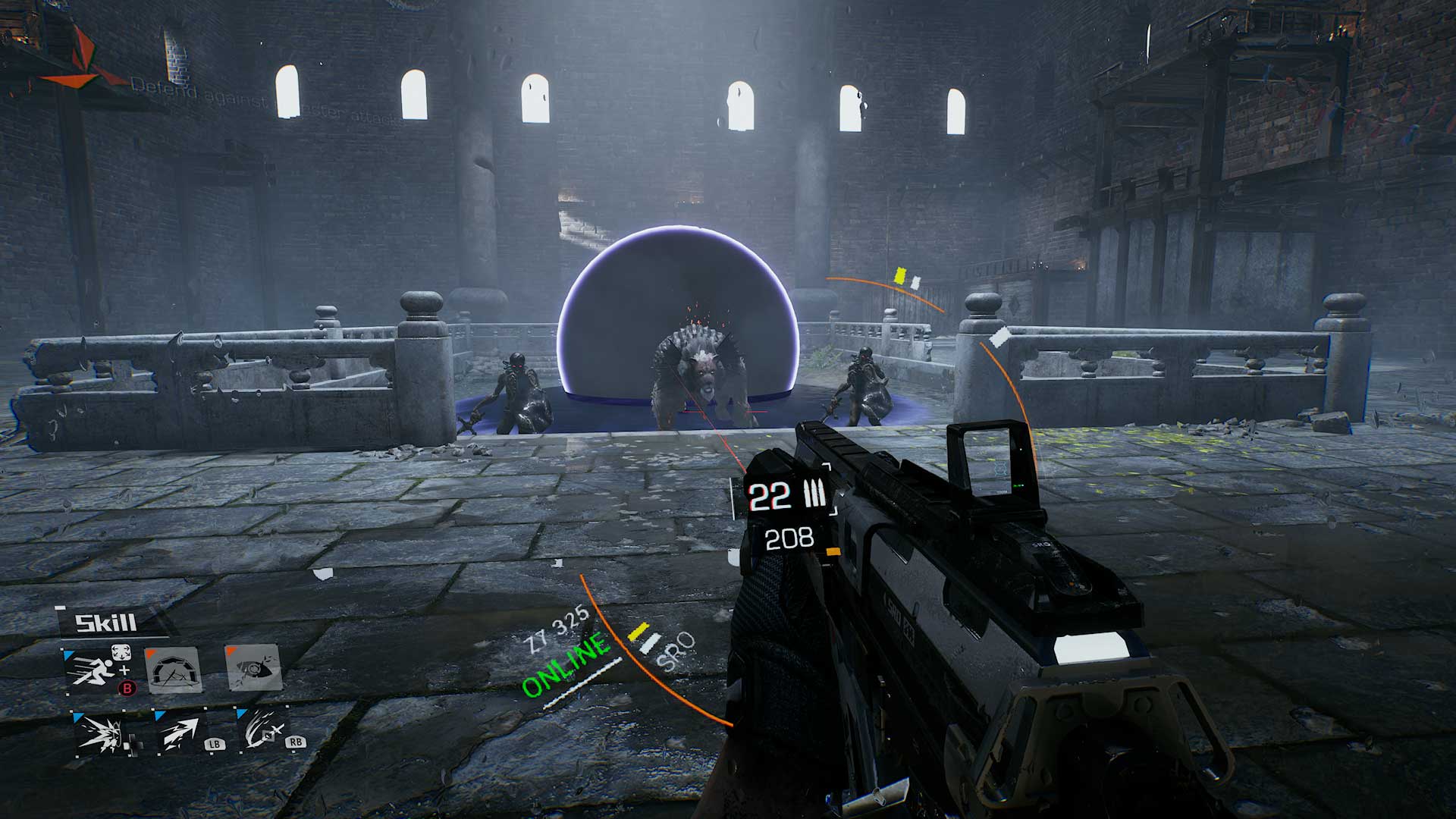Click the Skill panel header
The height and width of the screenshot is (819, 1456).
[106, 623]
